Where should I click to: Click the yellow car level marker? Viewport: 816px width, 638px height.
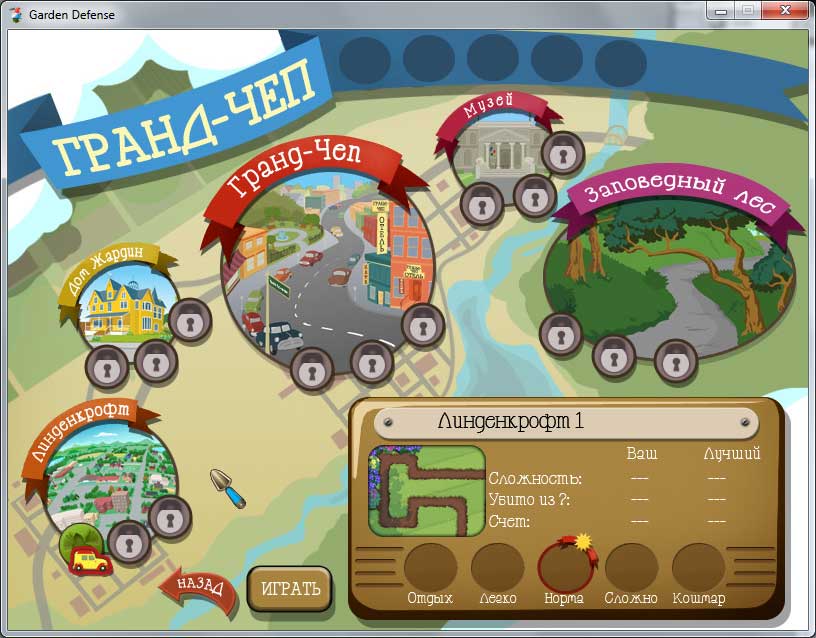[90, 561]
